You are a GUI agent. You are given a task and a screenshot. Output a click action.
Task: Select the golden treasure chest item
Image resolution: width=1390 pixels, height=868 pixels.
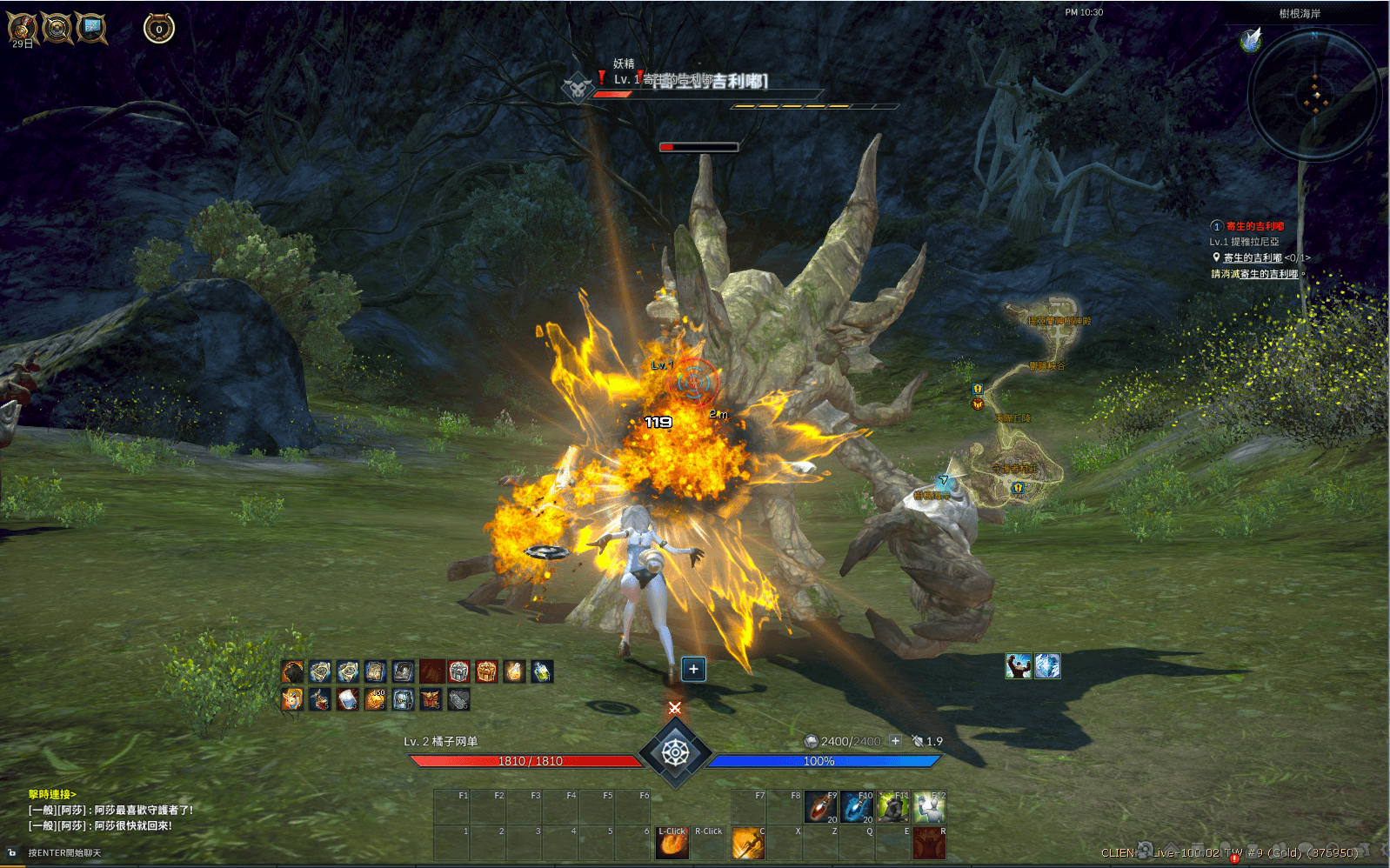tap(486, 671)
